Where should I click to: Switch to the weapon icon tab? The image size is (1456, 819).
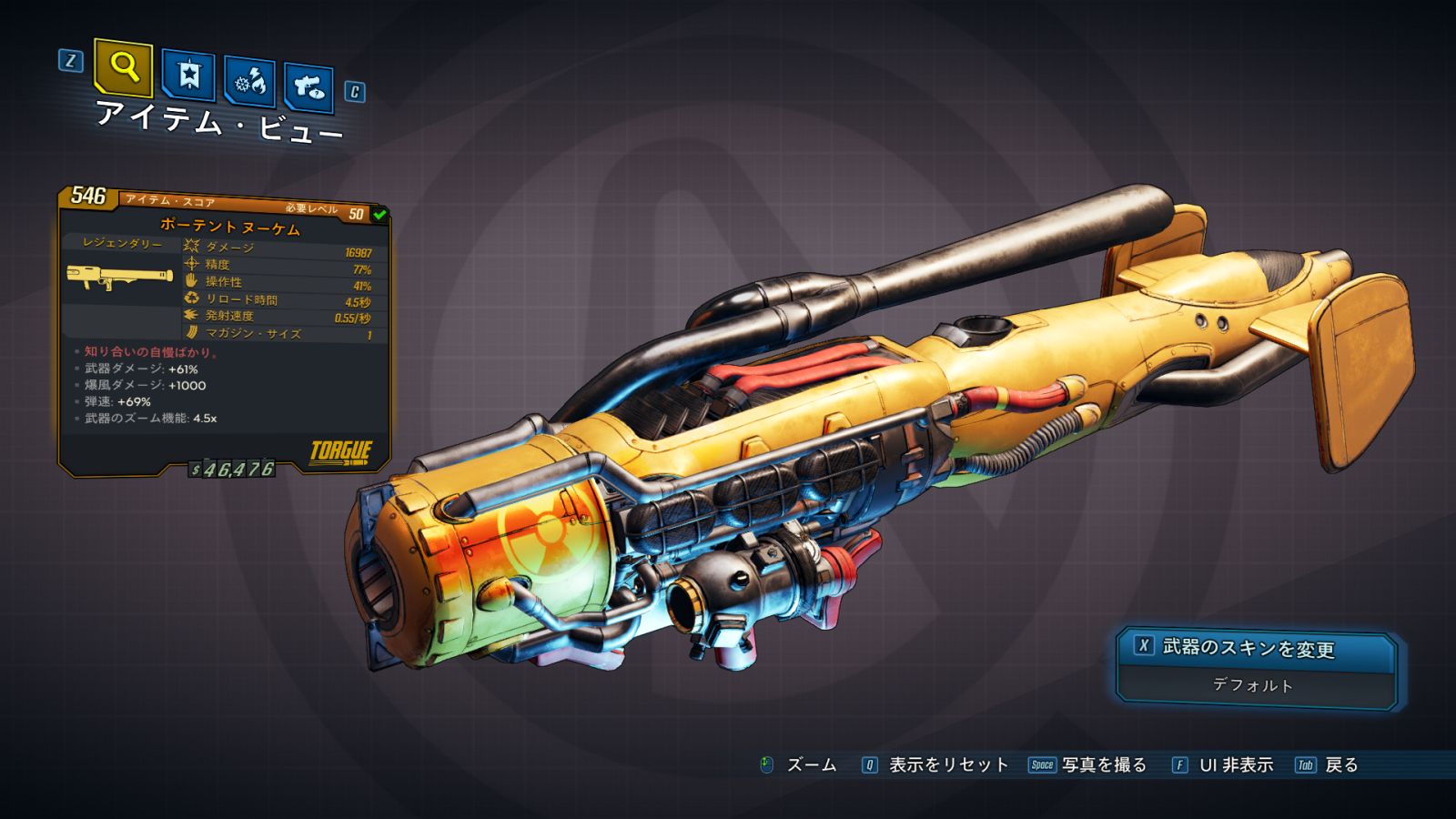coord(308,87)
